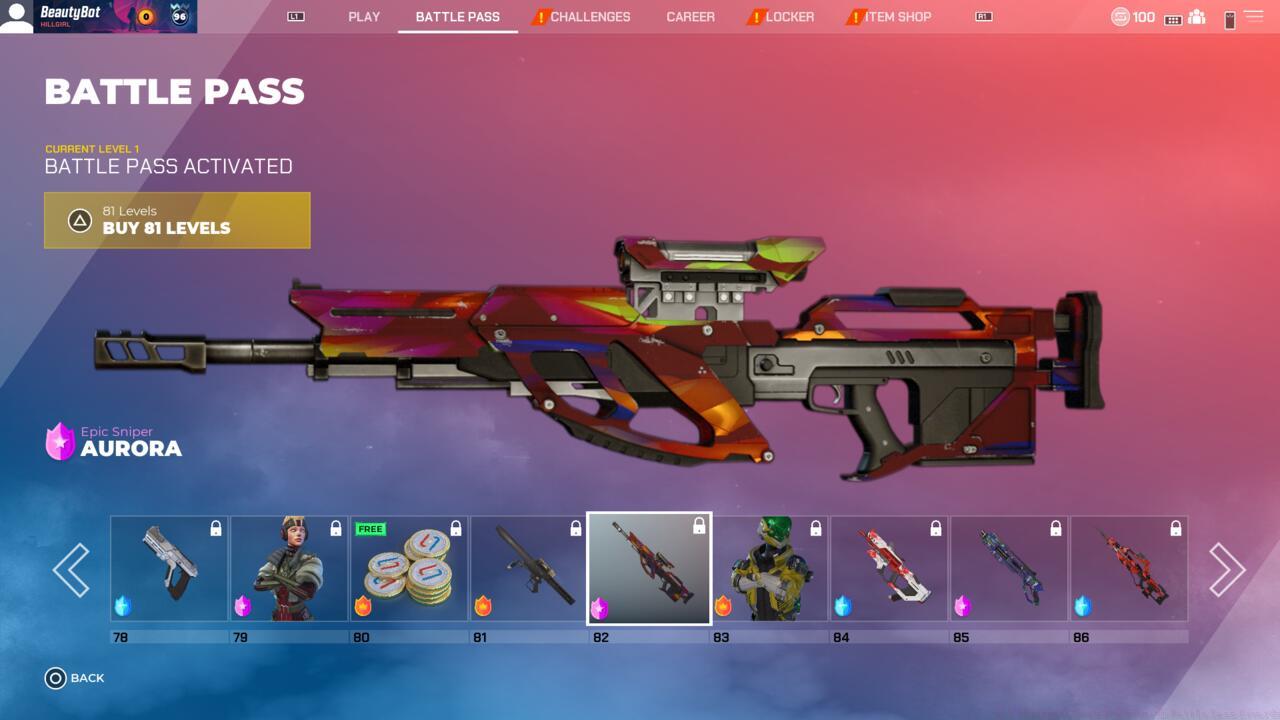Select the level 86 red sniper reward
This screenshot has width=1280, height=720.
pyautogui.click(x=1129, y=568)
